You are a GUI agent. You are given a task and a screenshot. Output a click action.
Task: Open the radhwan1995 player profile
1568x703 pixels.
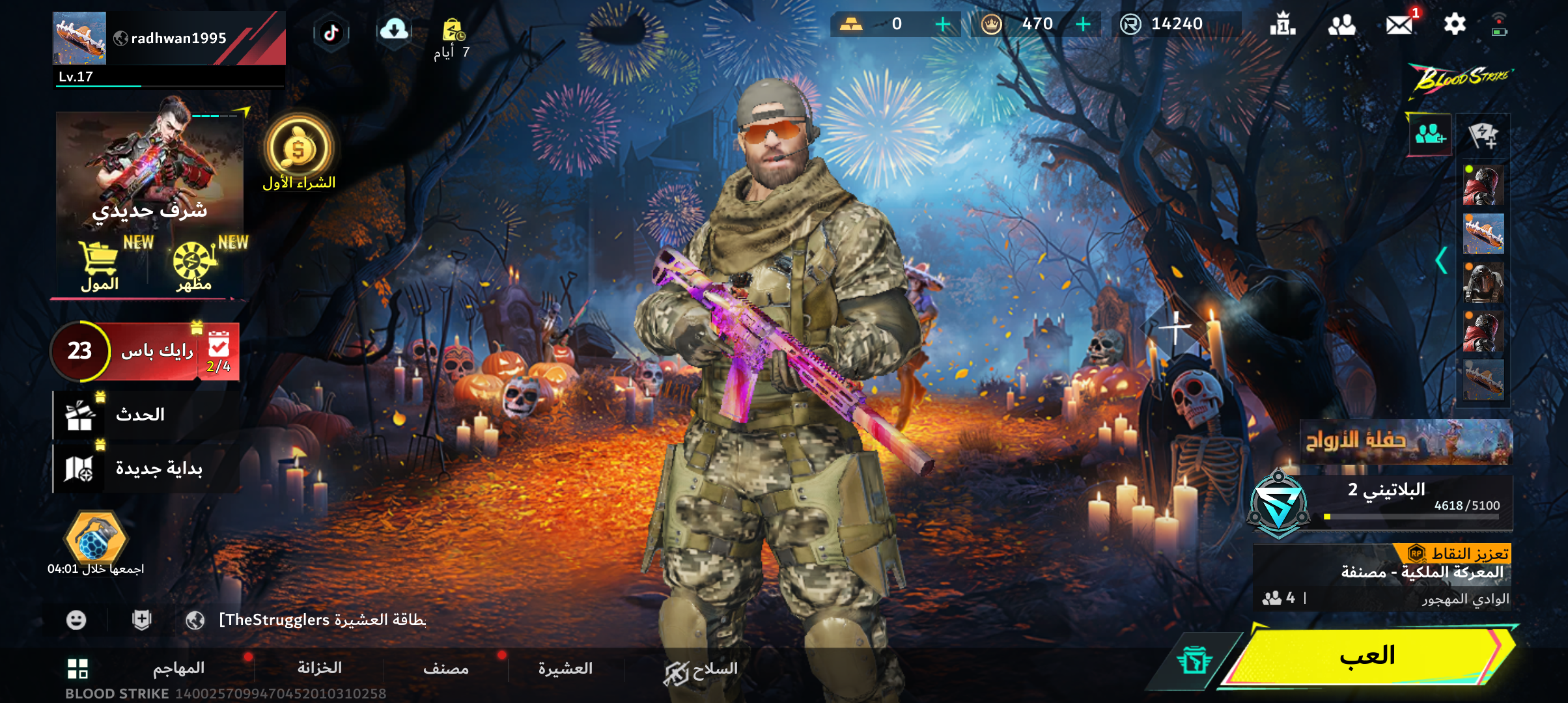(x=168, y=39)
